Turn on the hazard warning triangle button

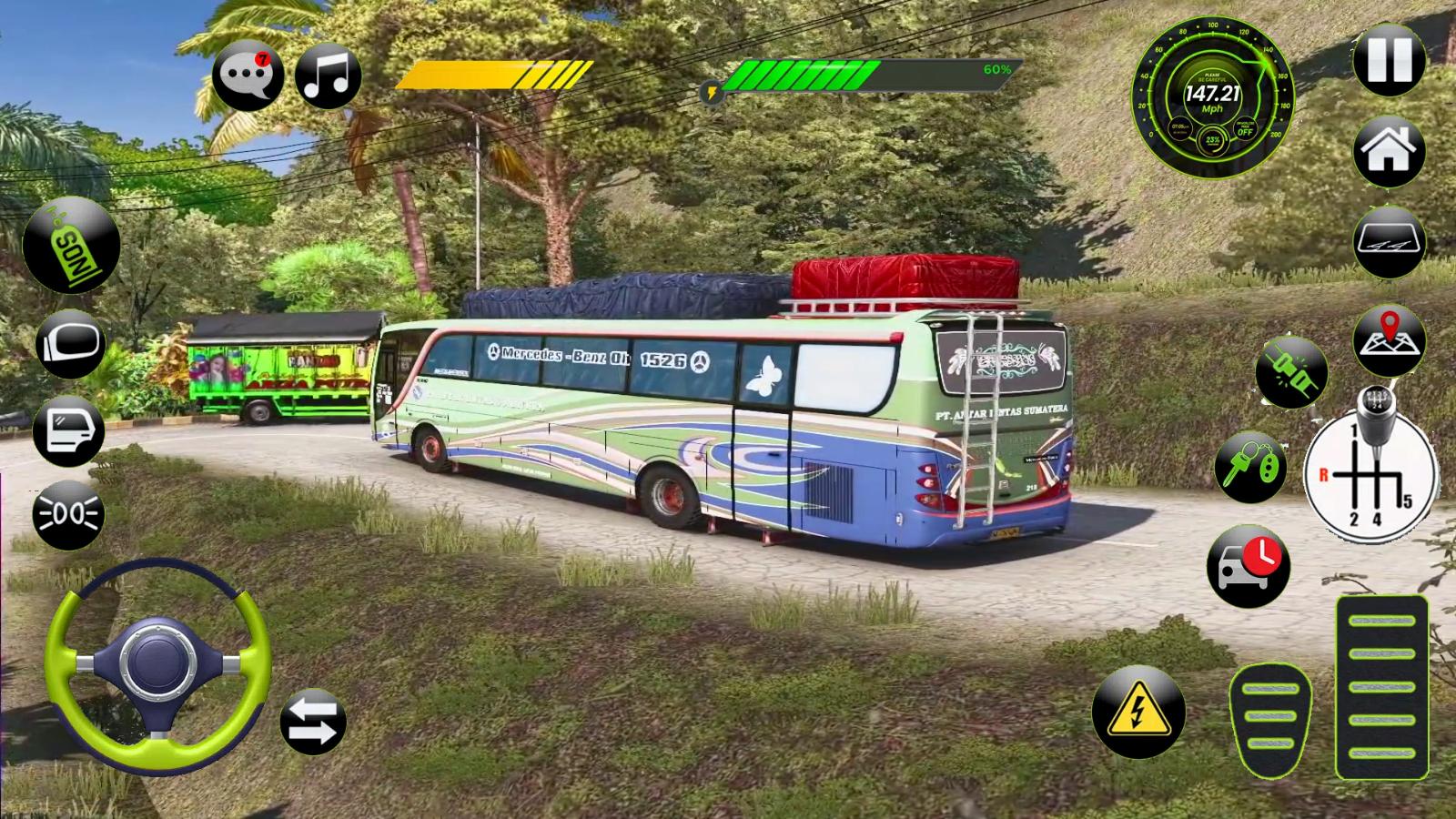pyautogui.click(x=1137, y=712)
